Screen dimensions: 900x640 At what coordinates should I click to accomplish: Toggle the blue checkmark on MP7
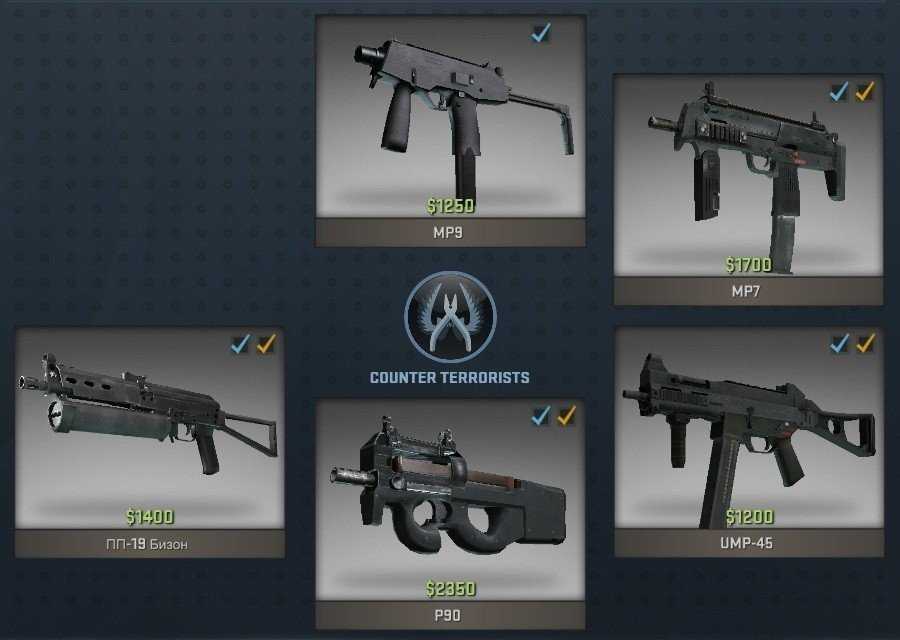pyautogui.click(x=840, y=92)
